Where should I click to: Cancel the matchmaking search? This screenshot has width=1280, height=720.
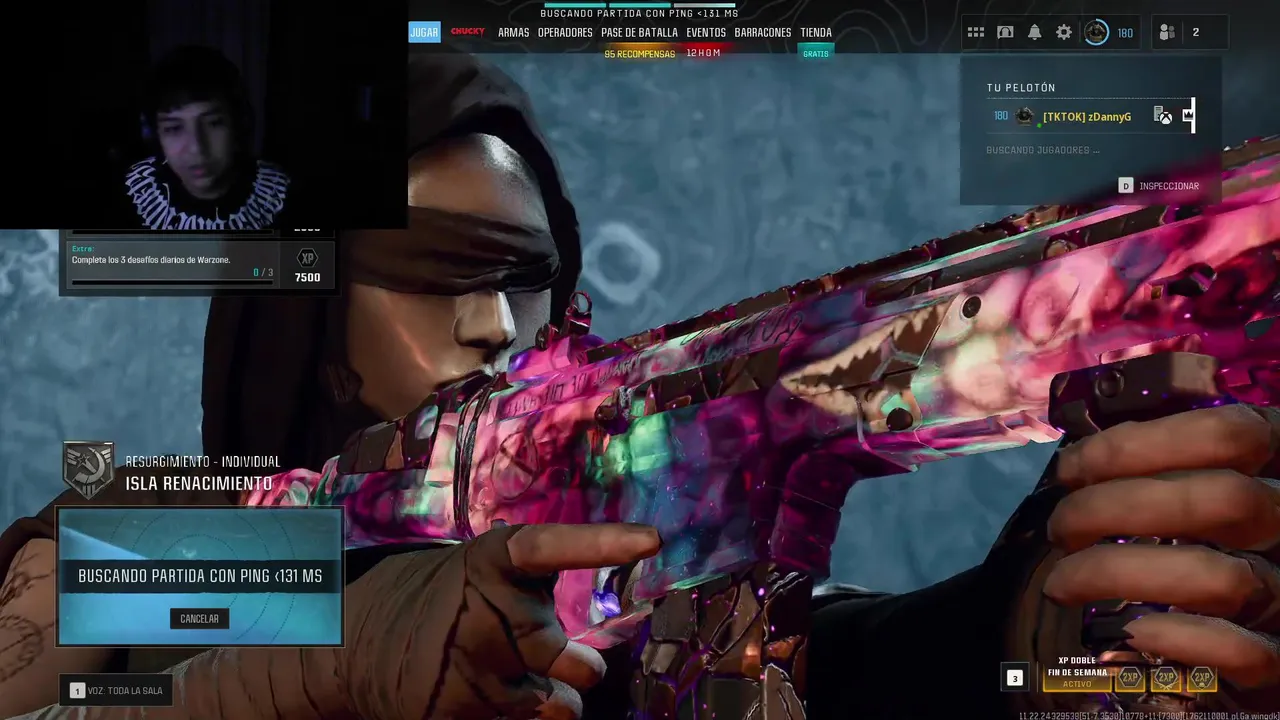(199, 619)
